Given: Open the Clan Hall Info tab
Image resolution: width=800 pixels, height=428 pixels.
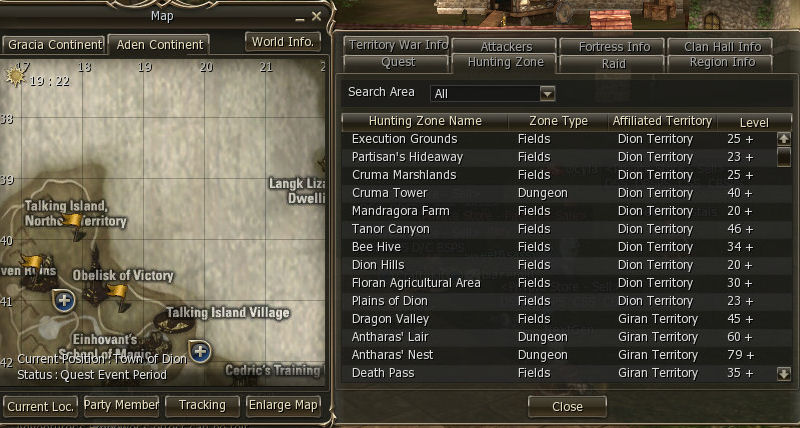Looking at the screenshot, I should click(722, 47).
